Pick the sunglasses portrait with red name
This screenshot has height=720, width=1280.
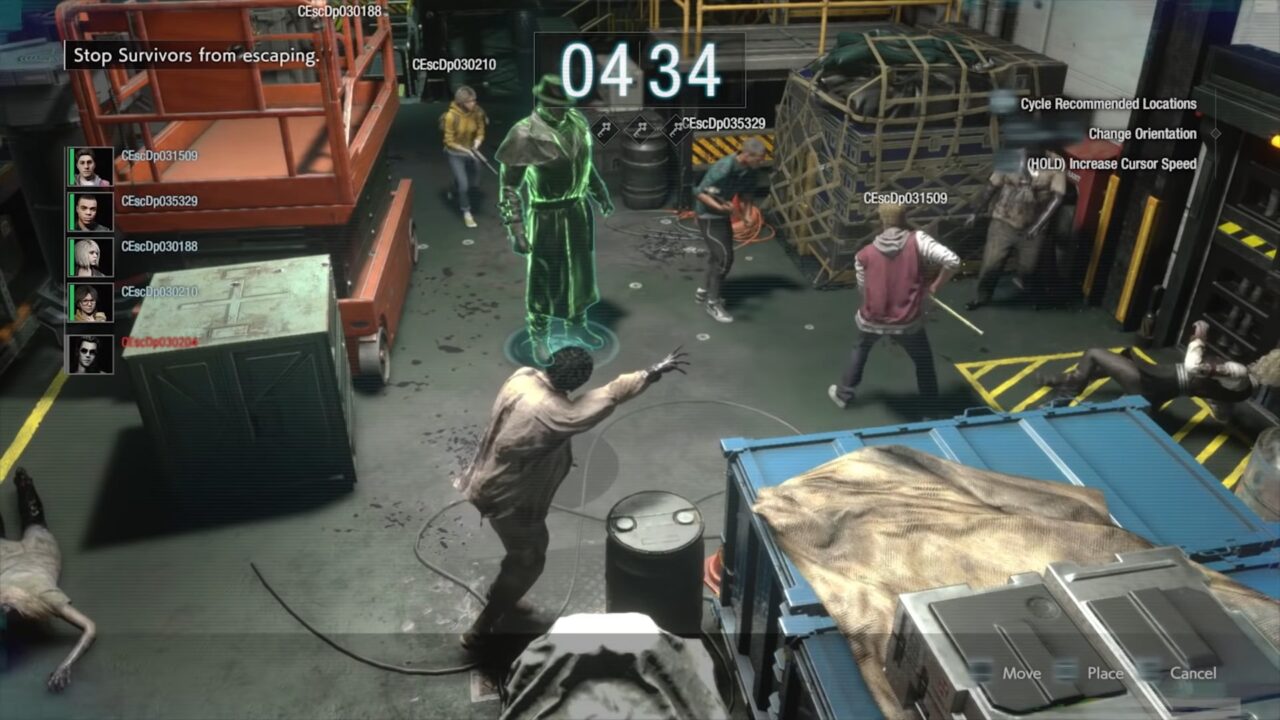(x=91, y=353)
